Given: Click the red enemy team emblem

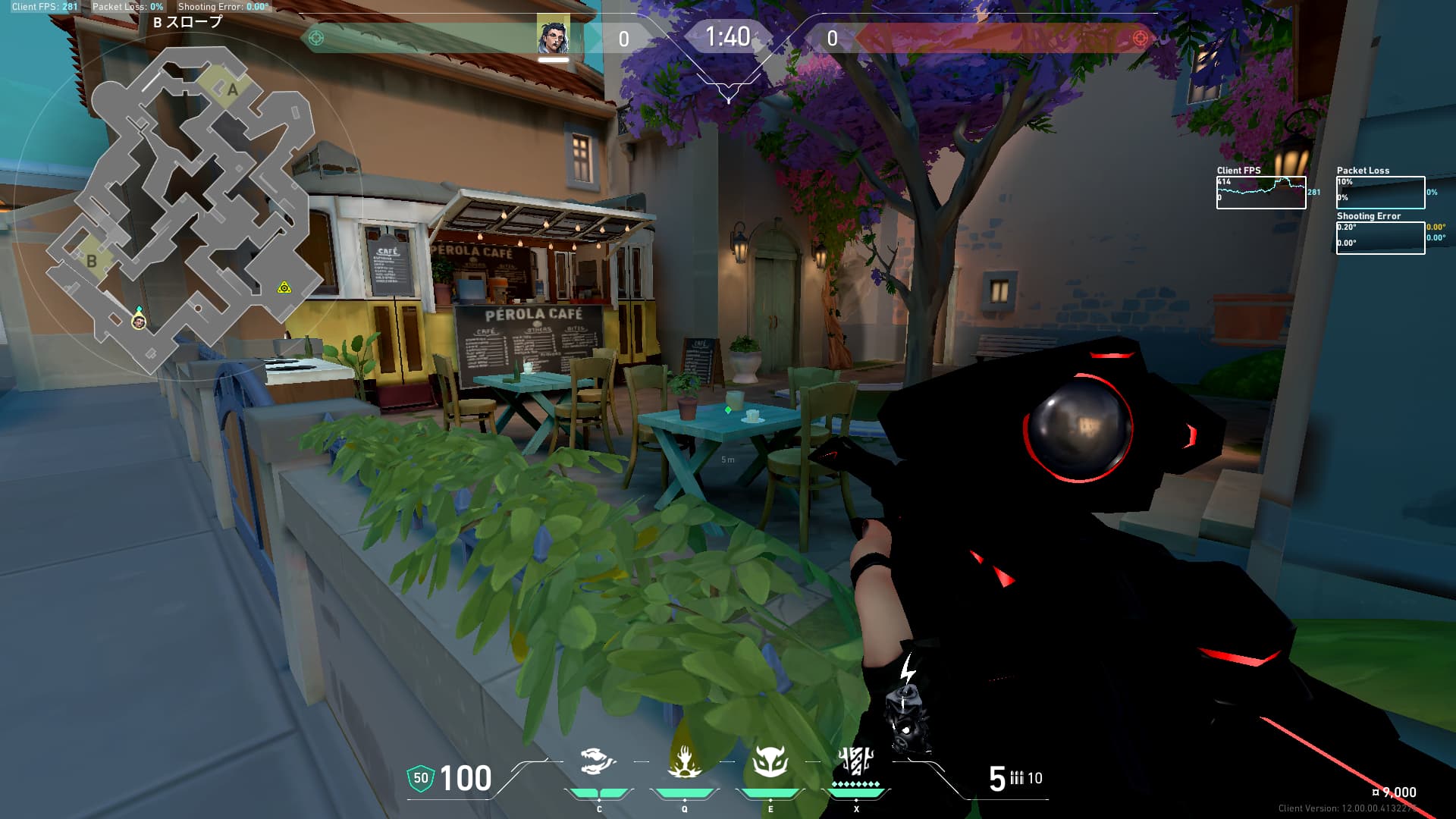Looking at the screenshot, I should [1140, 38].
